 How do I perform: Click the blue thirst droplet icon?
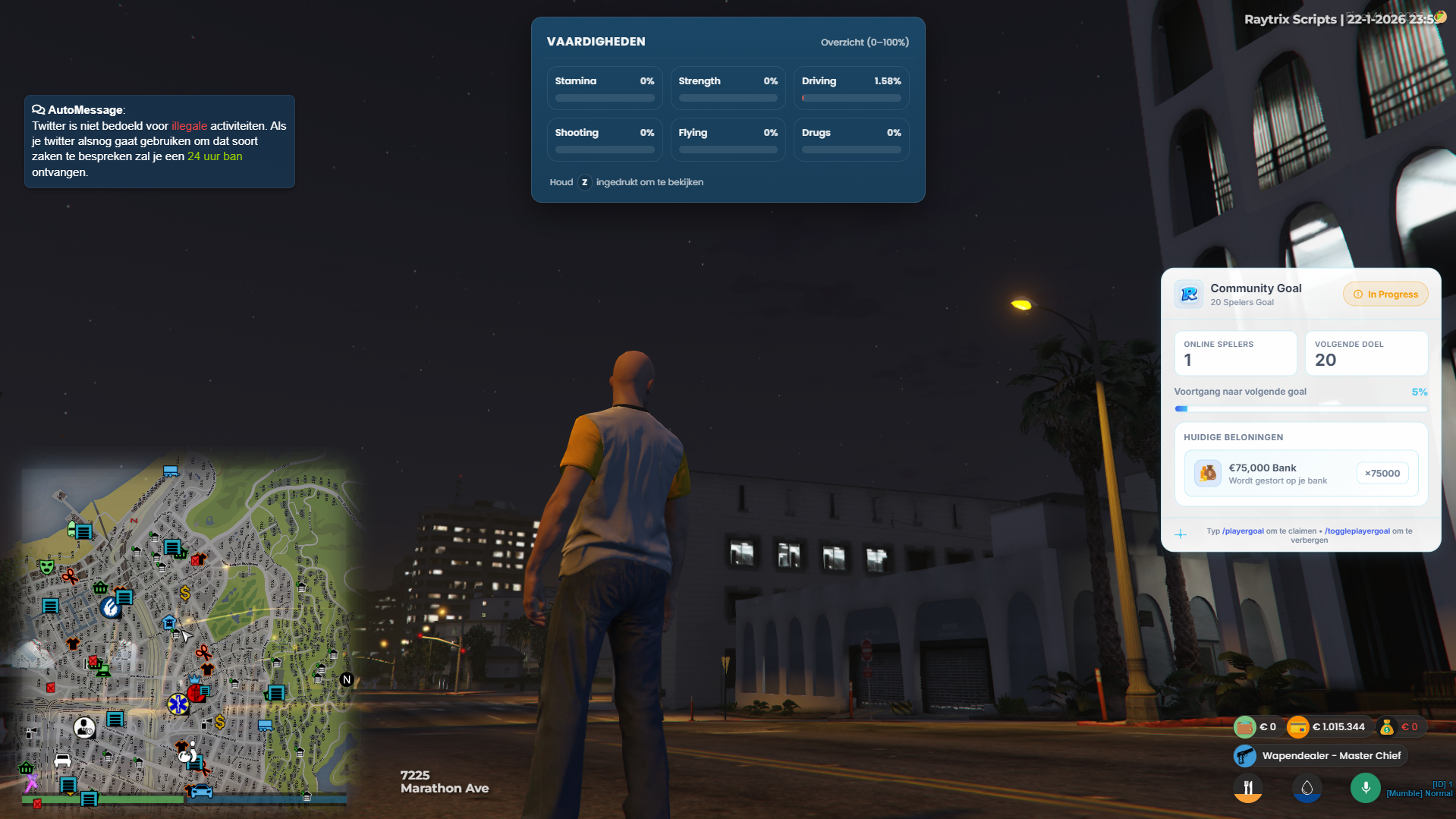1307,788
